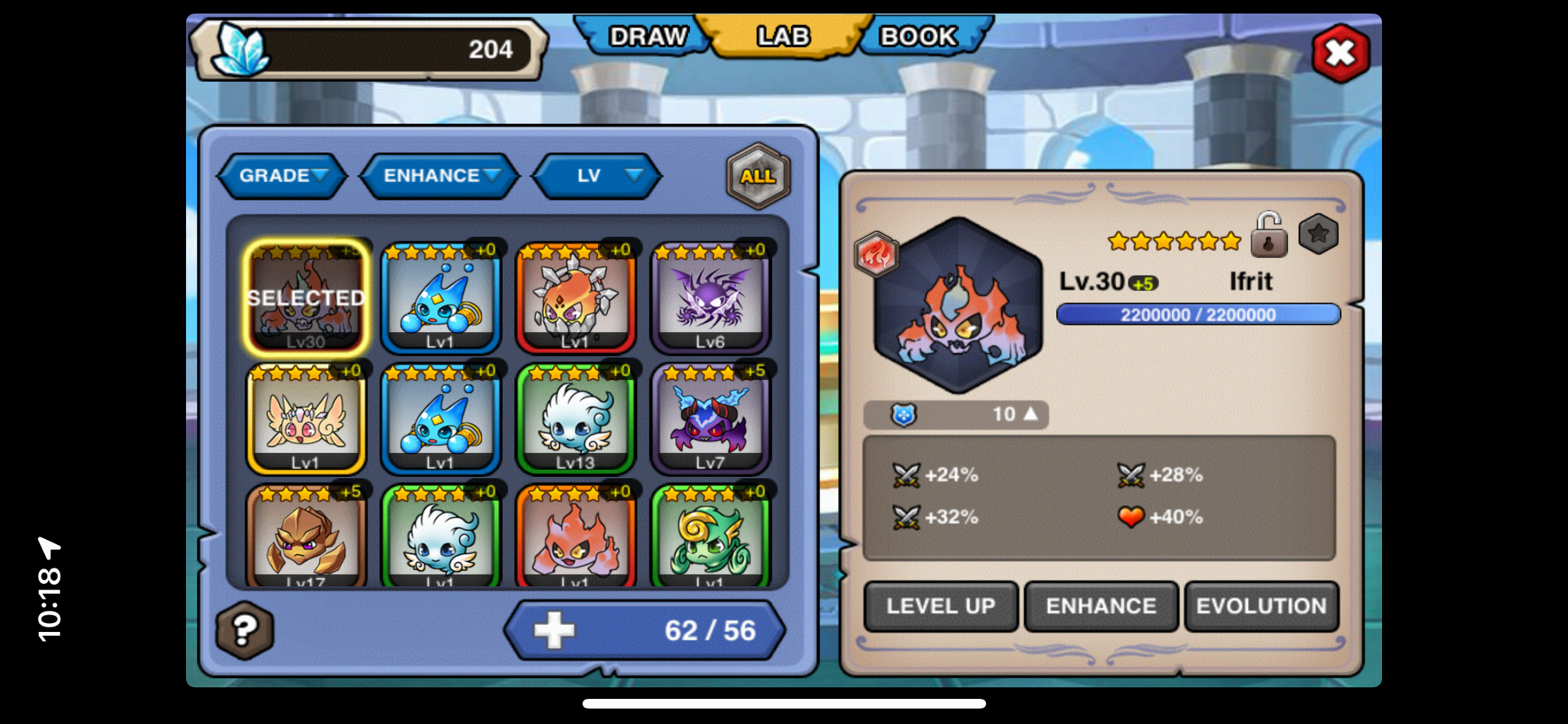Tap the LEVEL UP button
Image resolution: width=1568 pixels, height=724 pixels.
940,606
